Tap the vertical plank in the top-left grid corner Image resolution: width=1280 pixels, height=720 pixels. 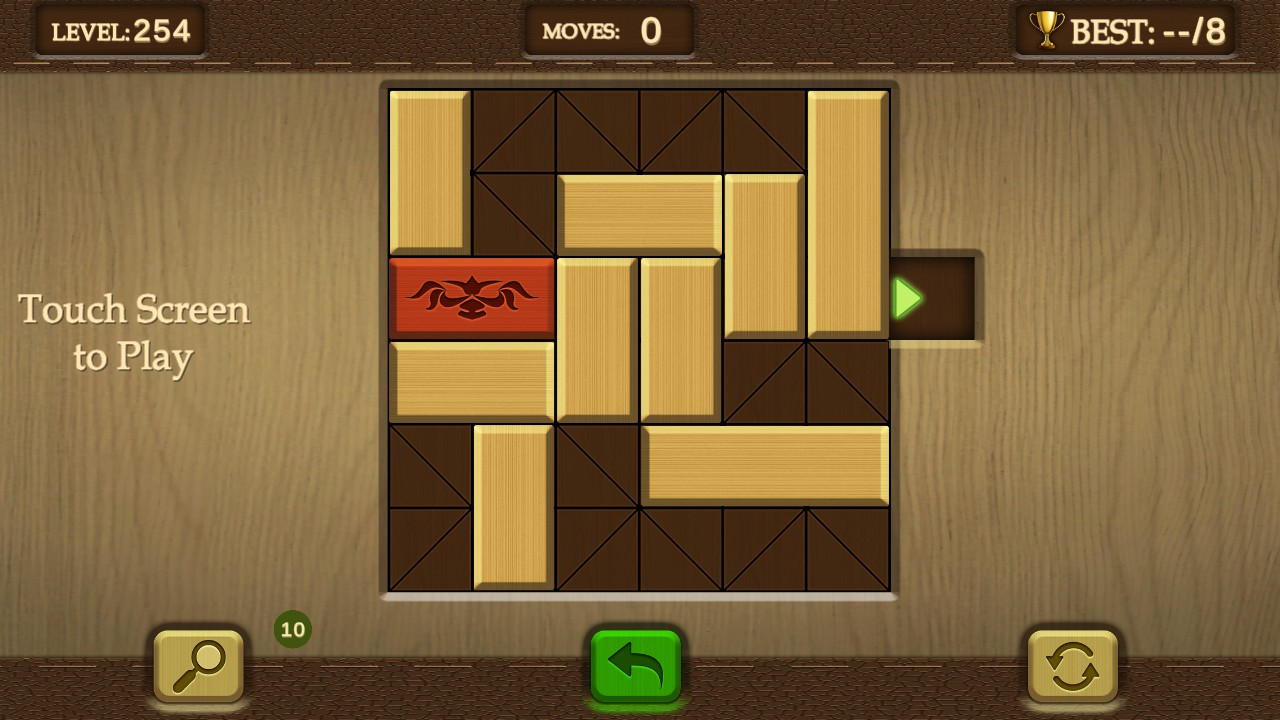click(x=430, y=170)
